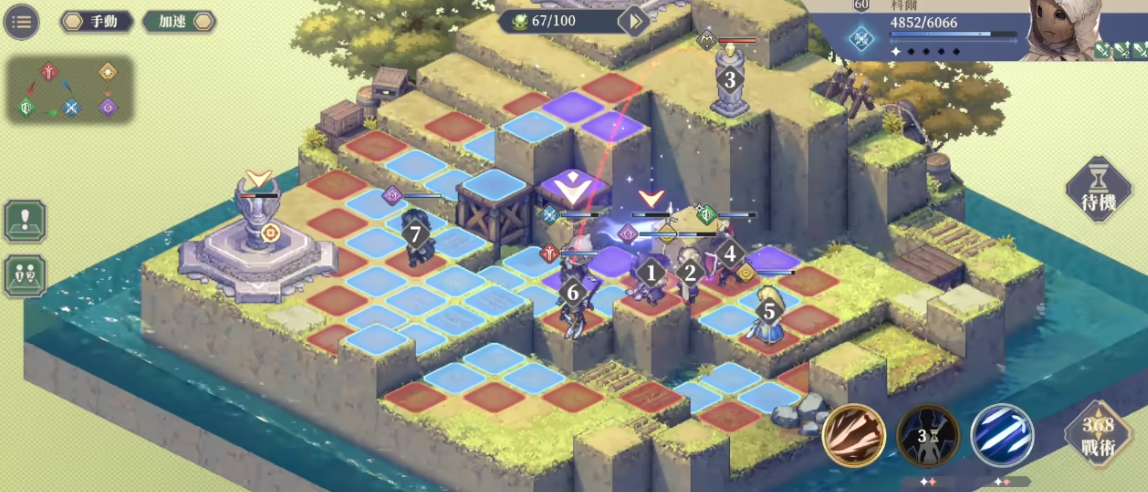Select the dark skill on 3-turn cooldown
This screenshot has height=492, width=1148.
[927, 435]
